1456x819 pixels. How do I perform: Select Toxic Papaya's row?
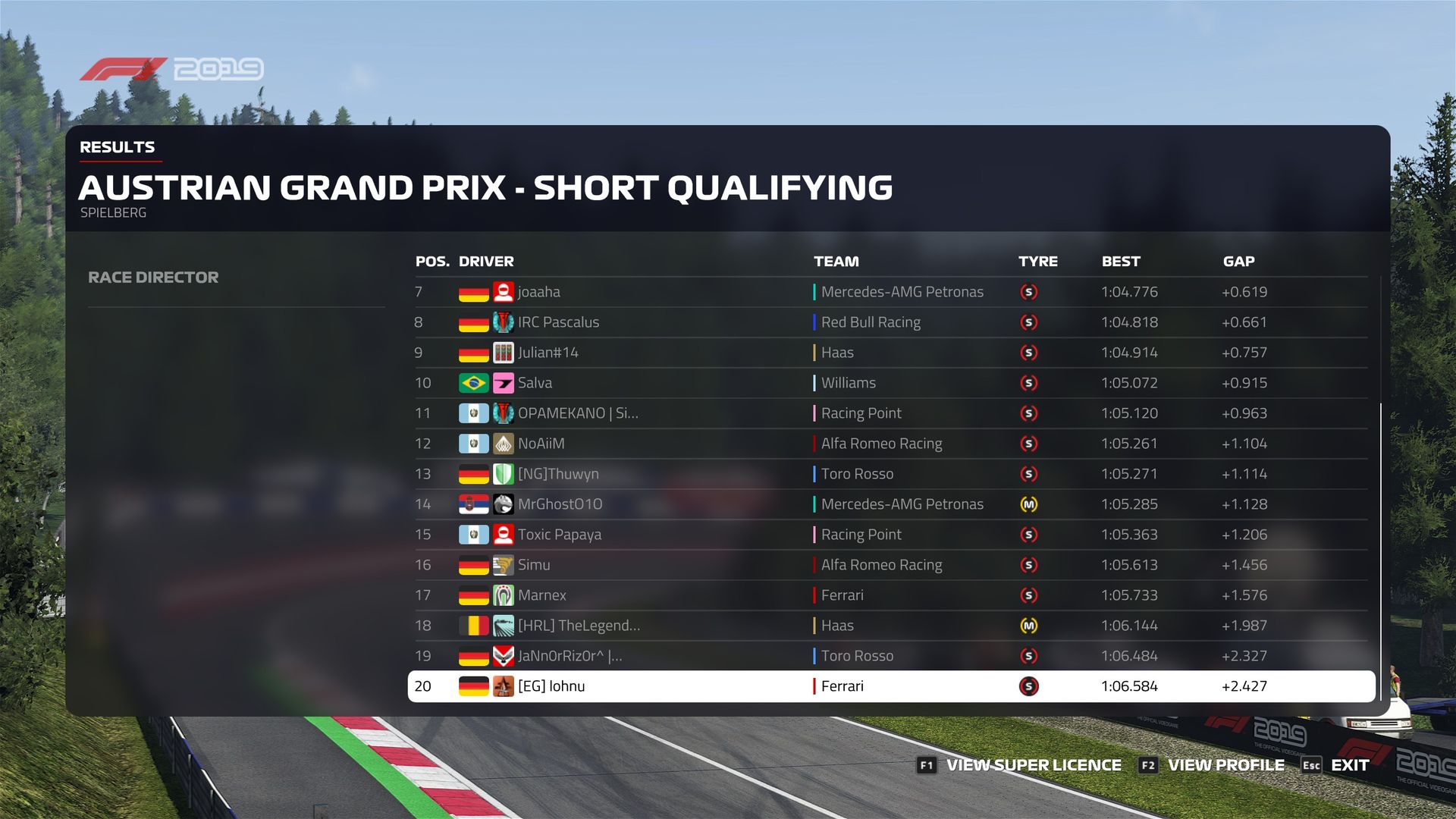coord(559,535)
